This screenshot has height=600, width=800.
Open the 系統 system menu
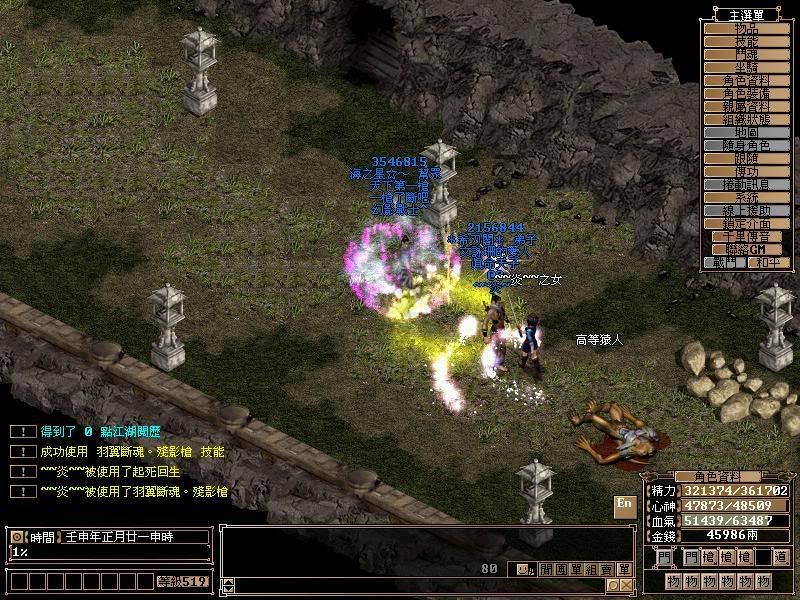tap(746, 197)
